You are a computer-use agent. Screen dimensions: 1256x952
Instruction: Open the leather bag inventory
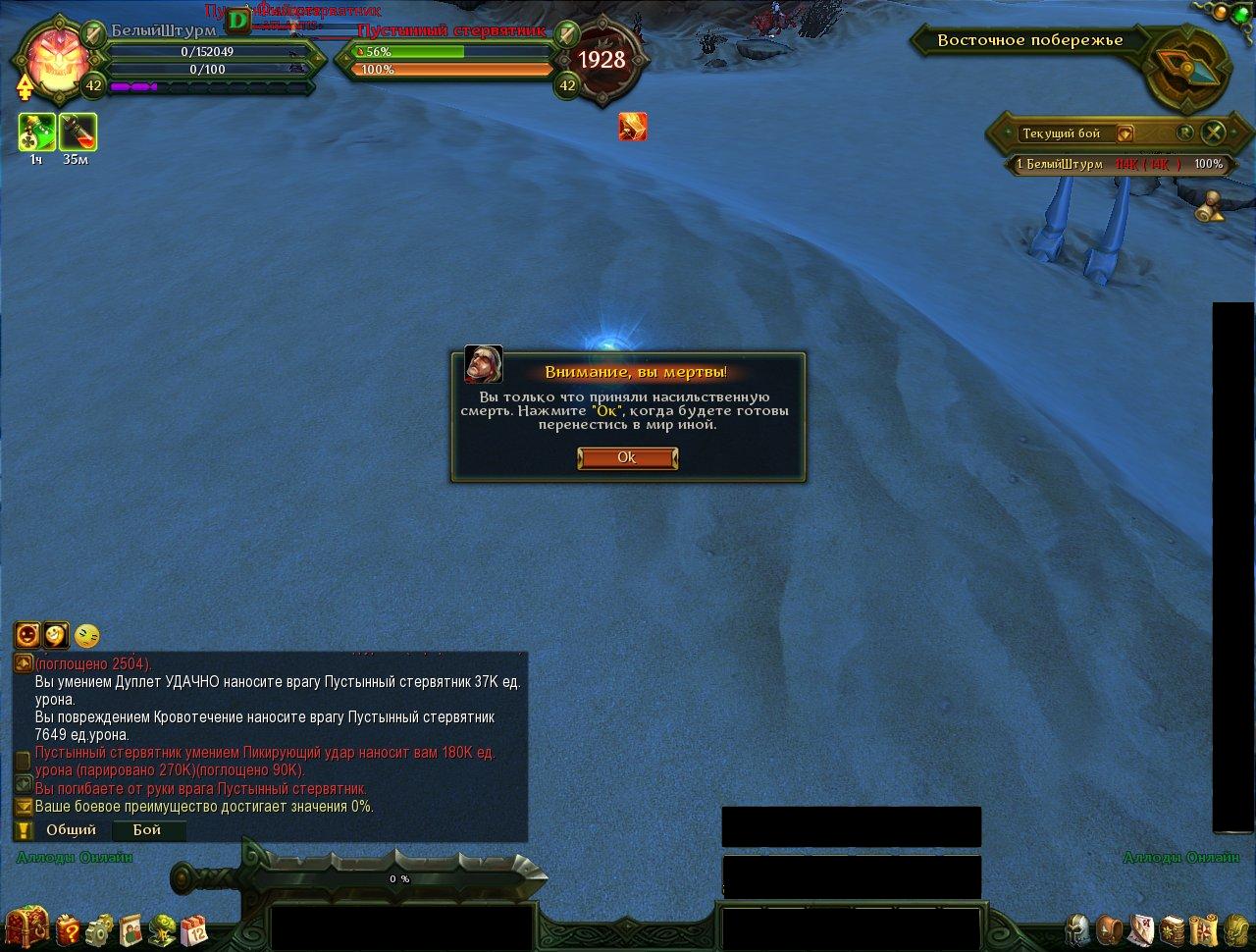(x=1110, y=928)
